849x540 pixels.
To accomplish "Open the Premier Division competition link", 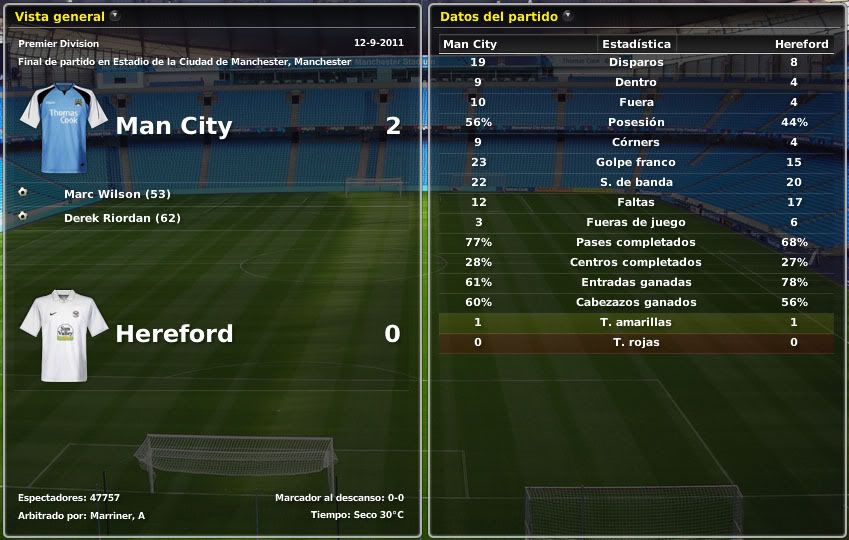I will pos(57,44).
